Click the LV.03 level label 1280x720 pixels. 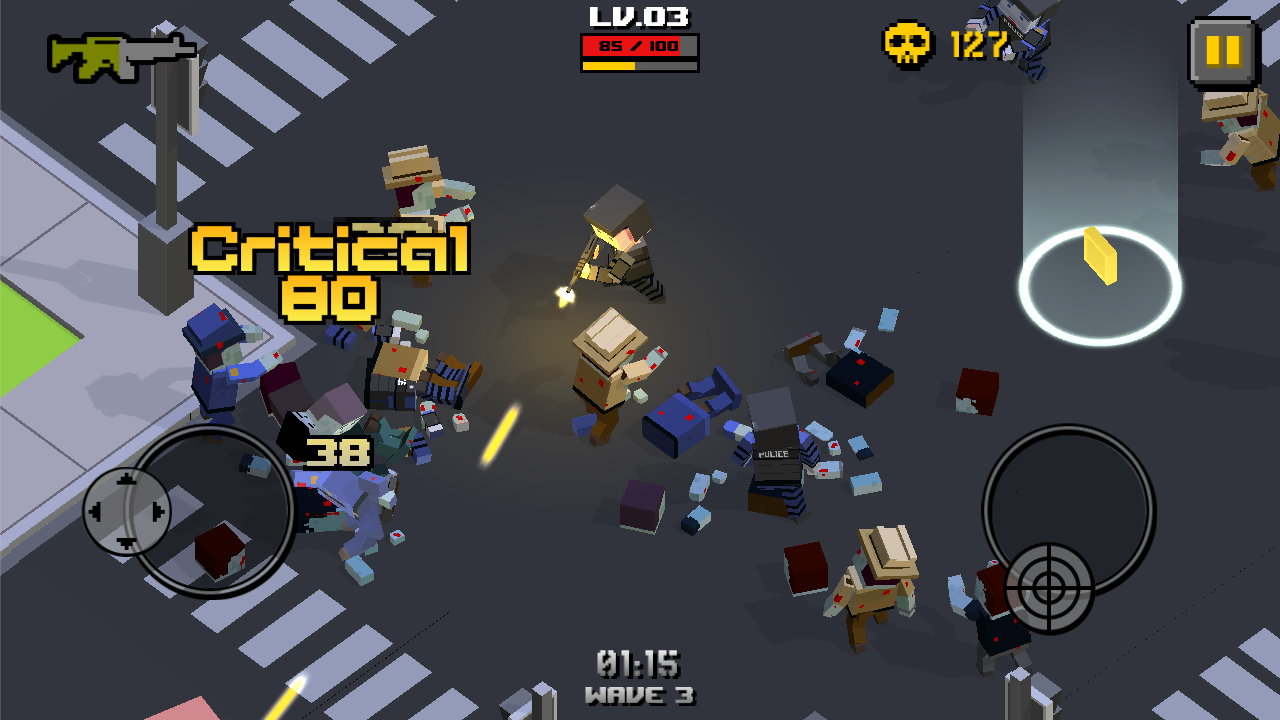[637, 16]
